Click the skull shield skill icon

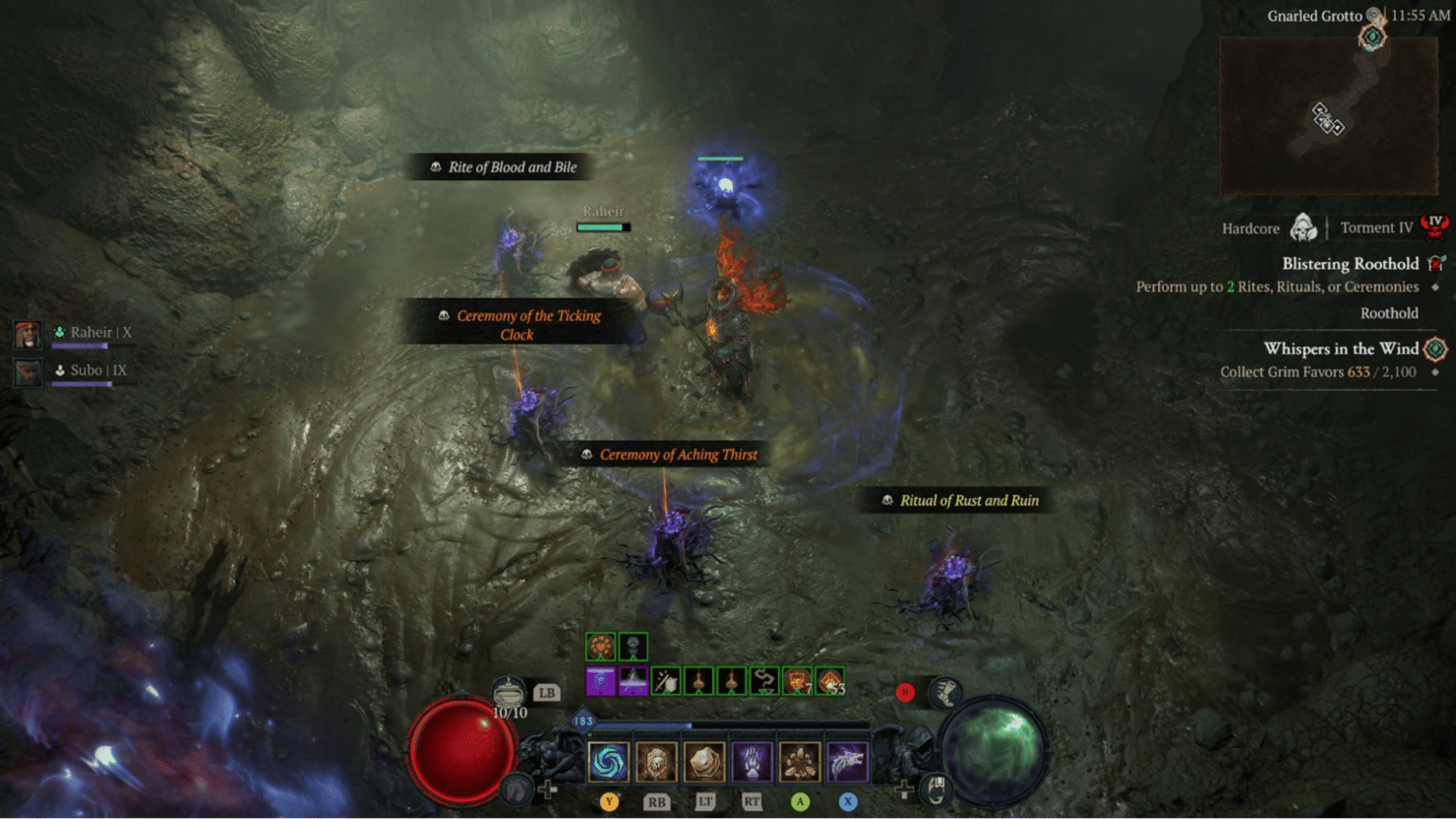click(654, 761)
